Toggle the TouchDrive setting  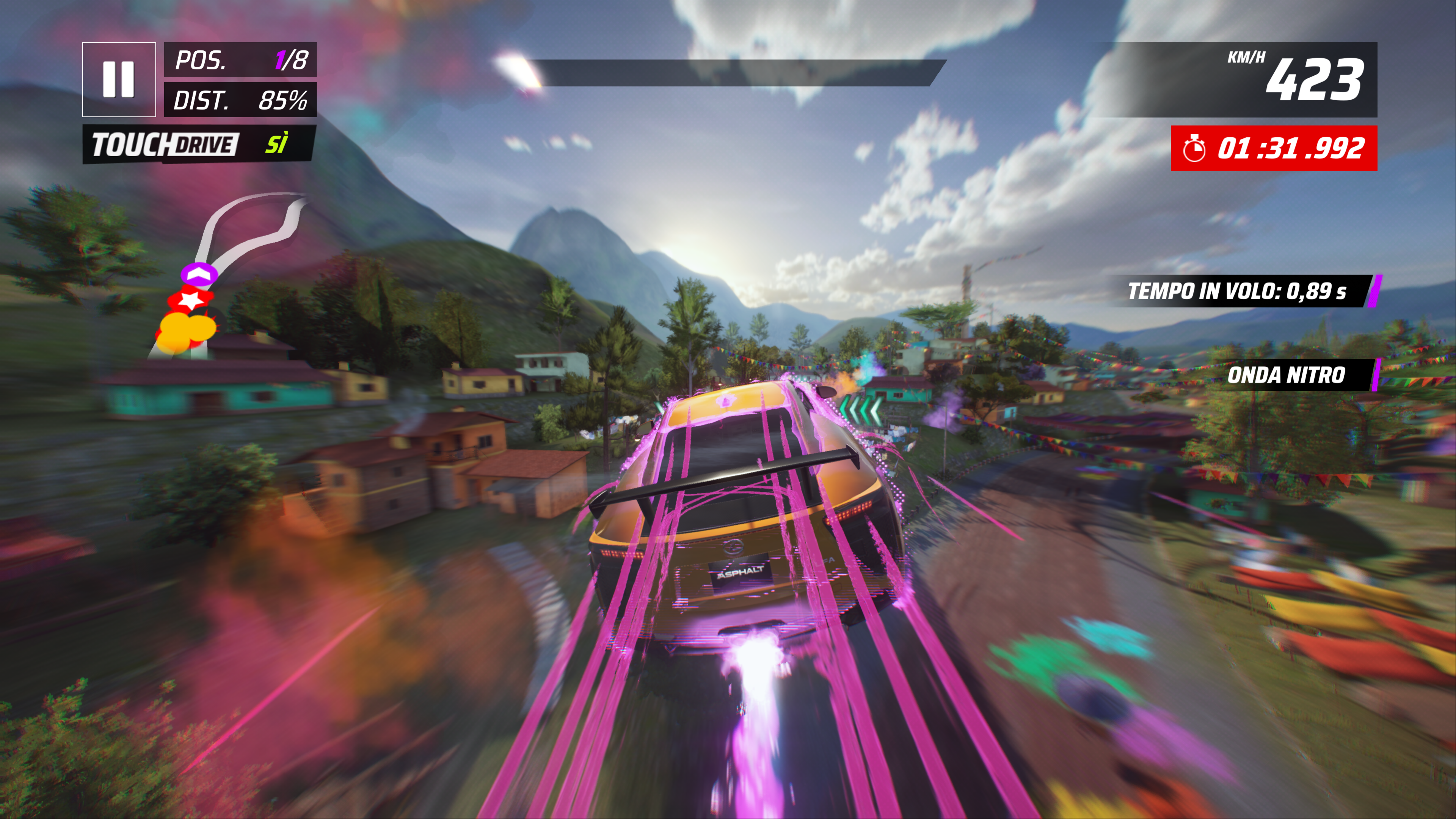click(198, 145)
